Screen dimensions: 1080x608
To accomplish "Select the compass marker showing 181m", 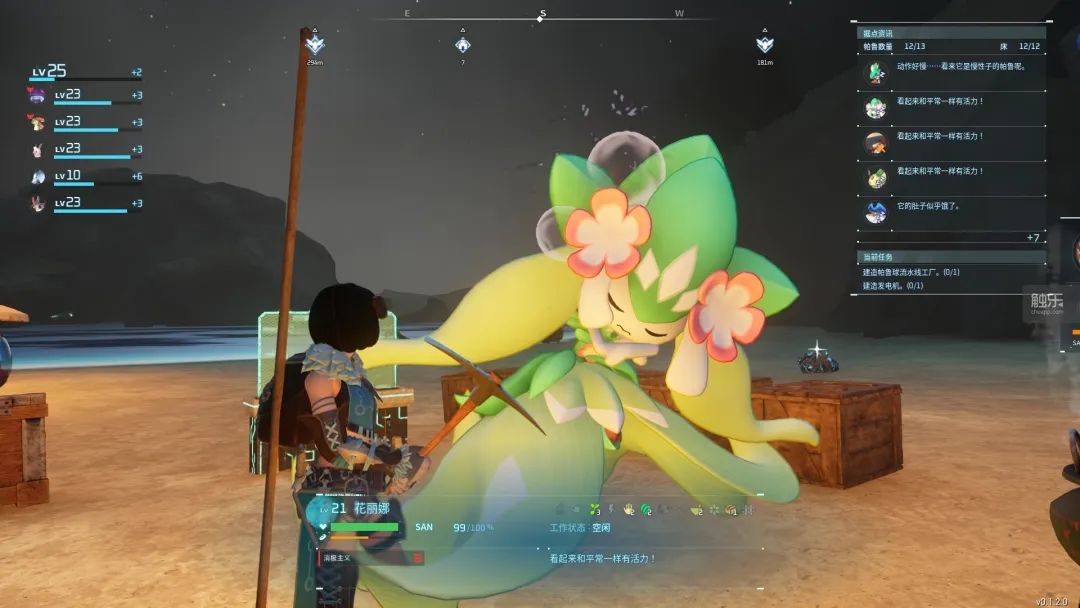I will click(765, 45).
